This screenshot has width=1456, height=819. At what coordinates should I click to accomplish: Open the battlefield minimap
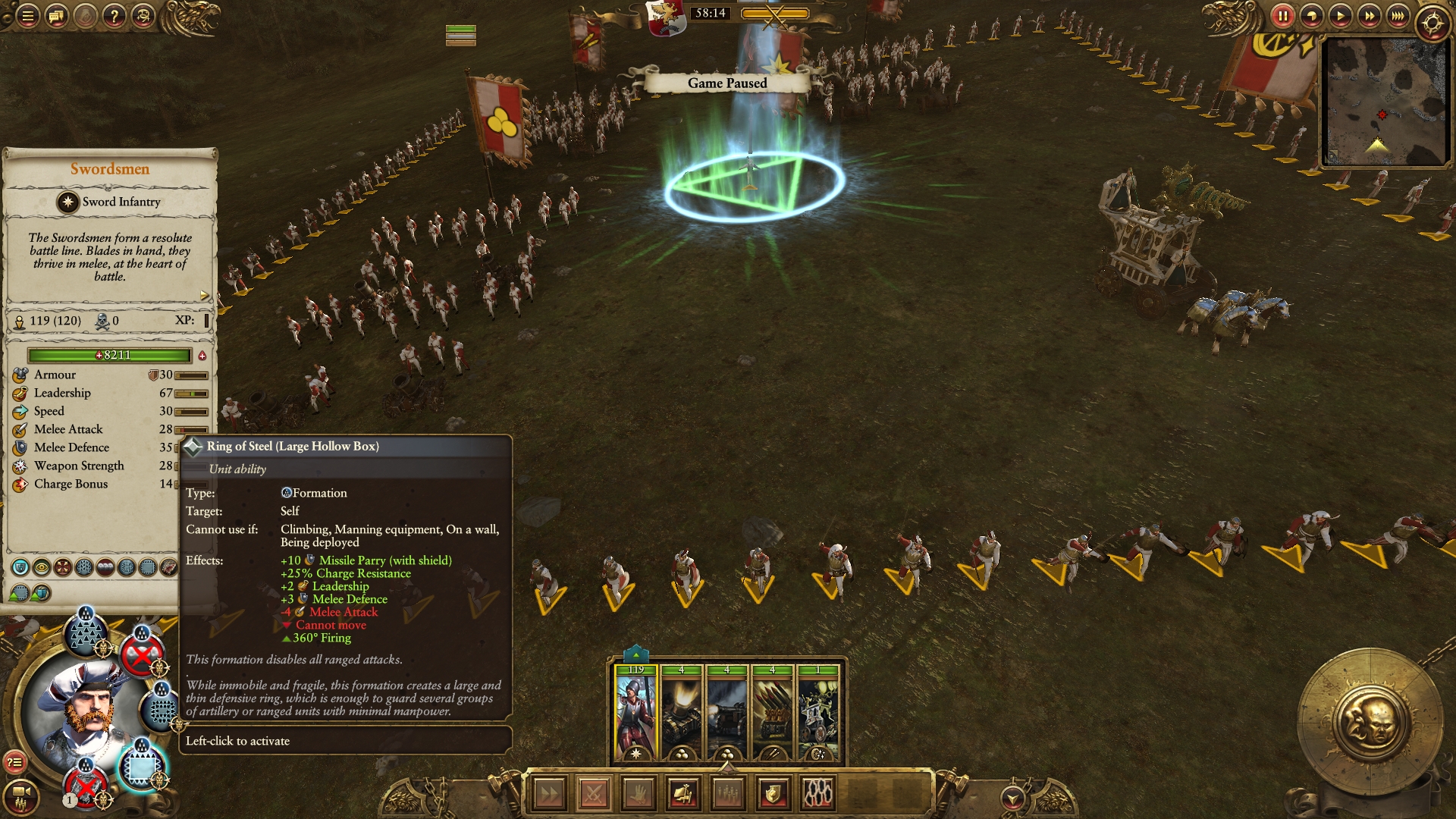click(x=1385, y=102)
